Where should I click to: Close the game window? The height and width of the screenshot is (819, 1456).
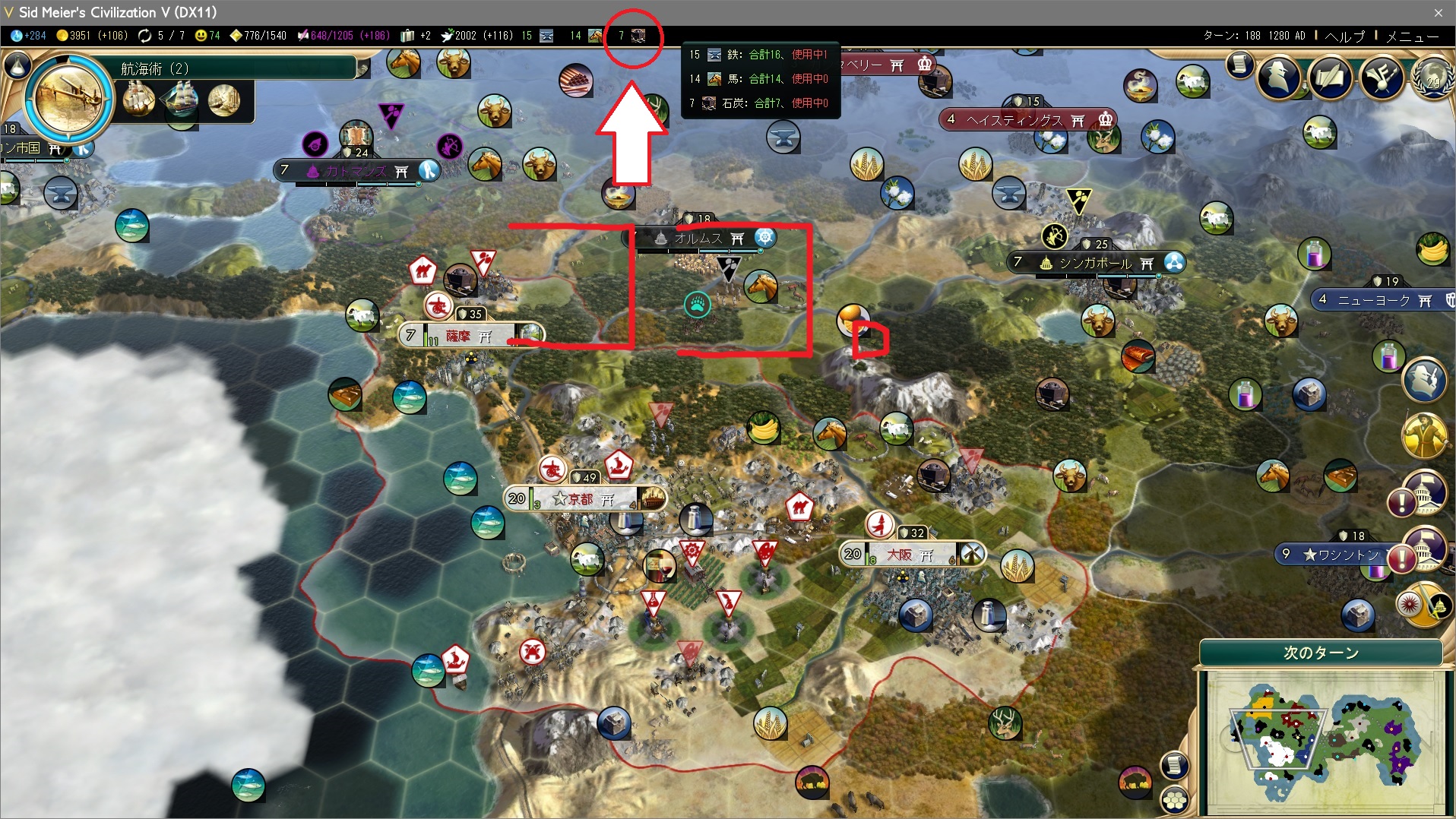pyautogui.click(x=1438, y=12)
